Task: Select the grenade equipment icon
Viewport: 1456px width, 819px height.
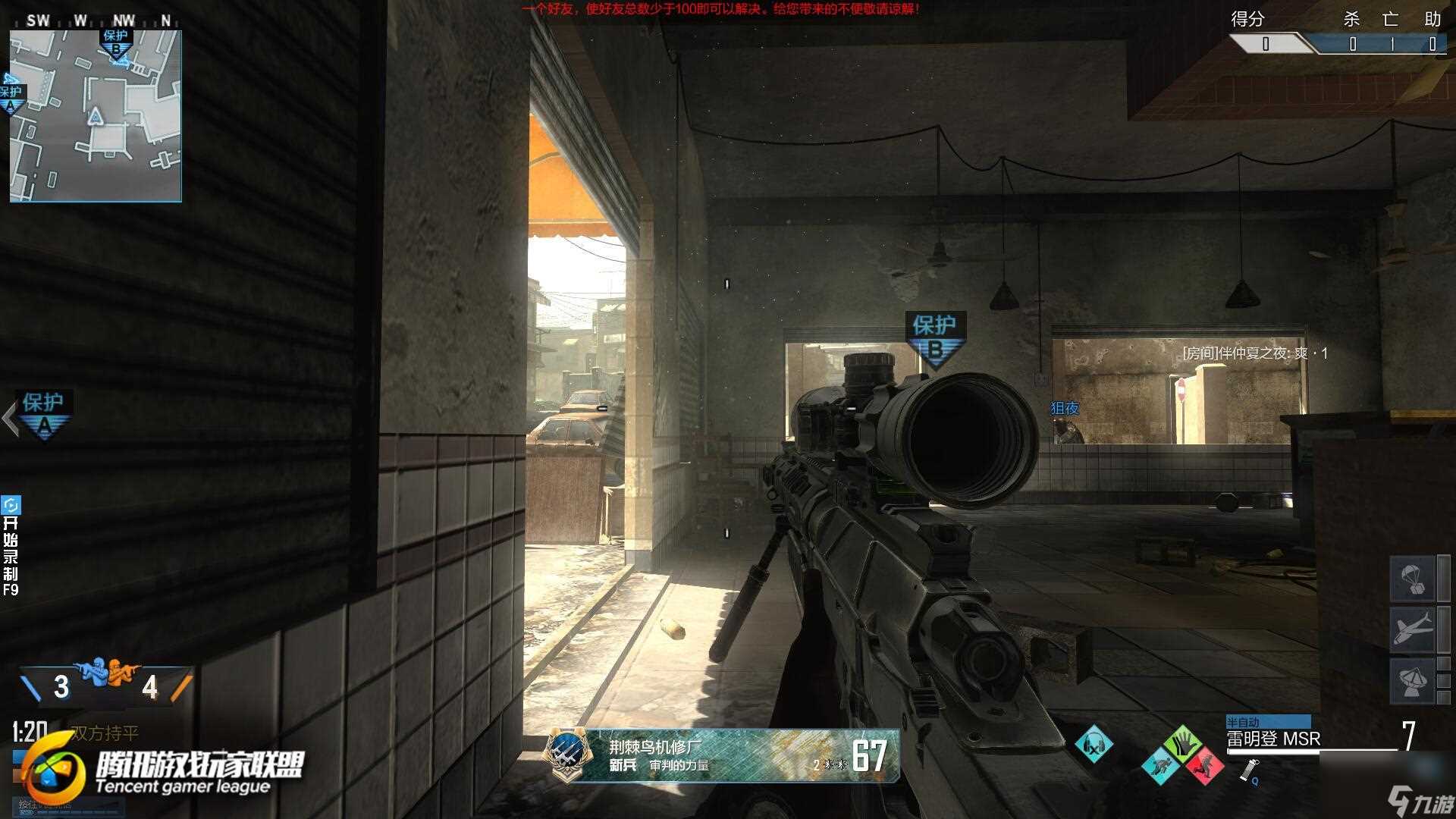Action: coord(1247,771)
